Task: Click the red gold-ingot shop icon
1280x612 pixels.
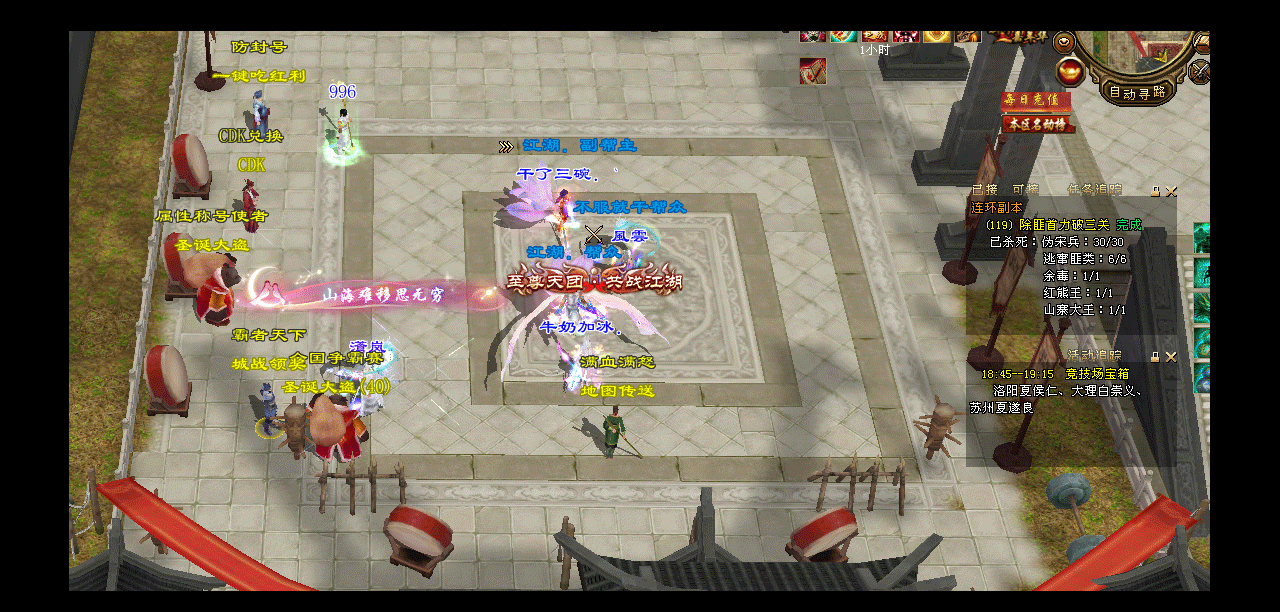Action: click(x=1070, y=71)
